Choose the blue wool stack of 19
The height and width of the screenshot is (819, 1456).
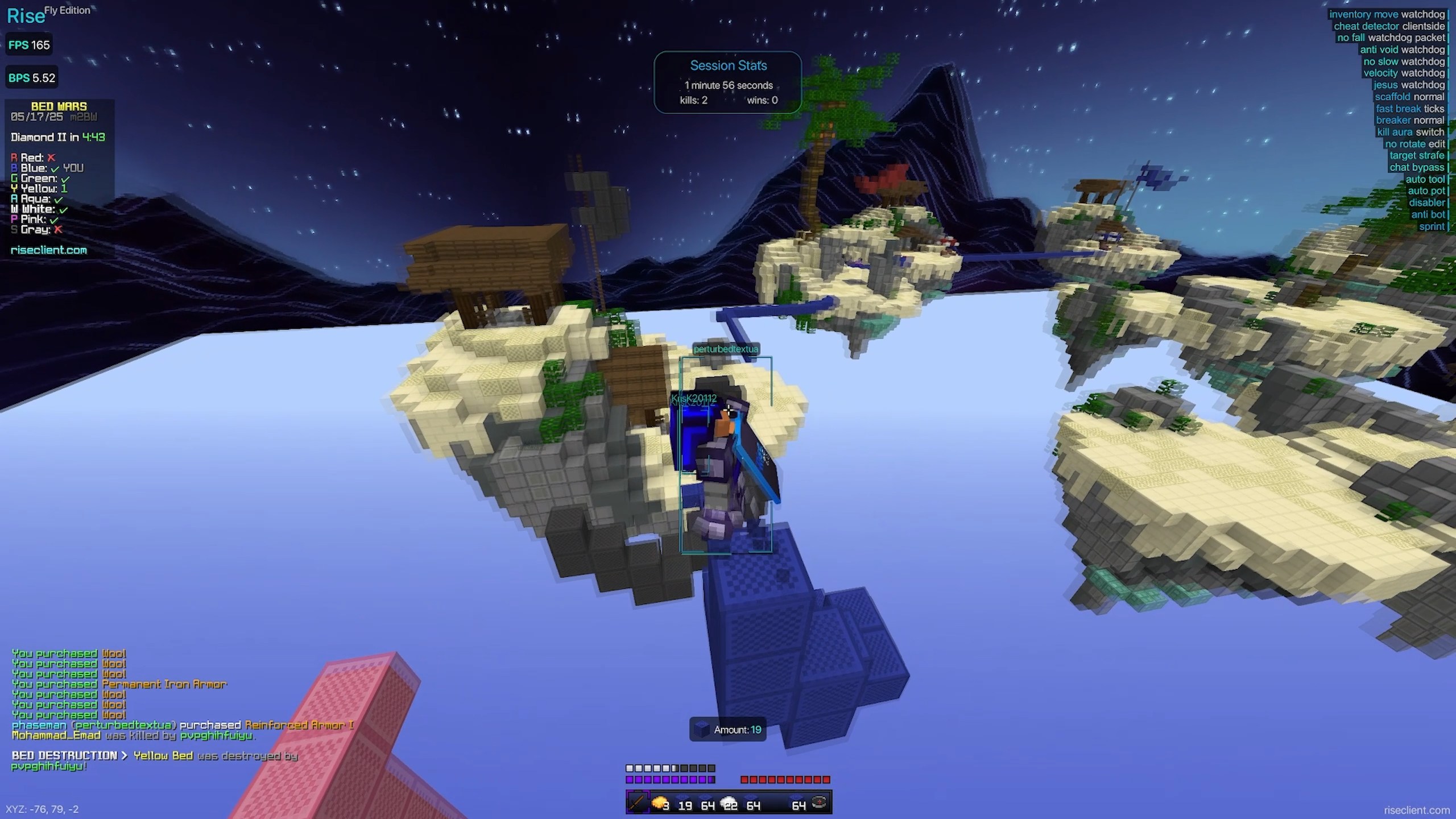(x=683, y=803)
